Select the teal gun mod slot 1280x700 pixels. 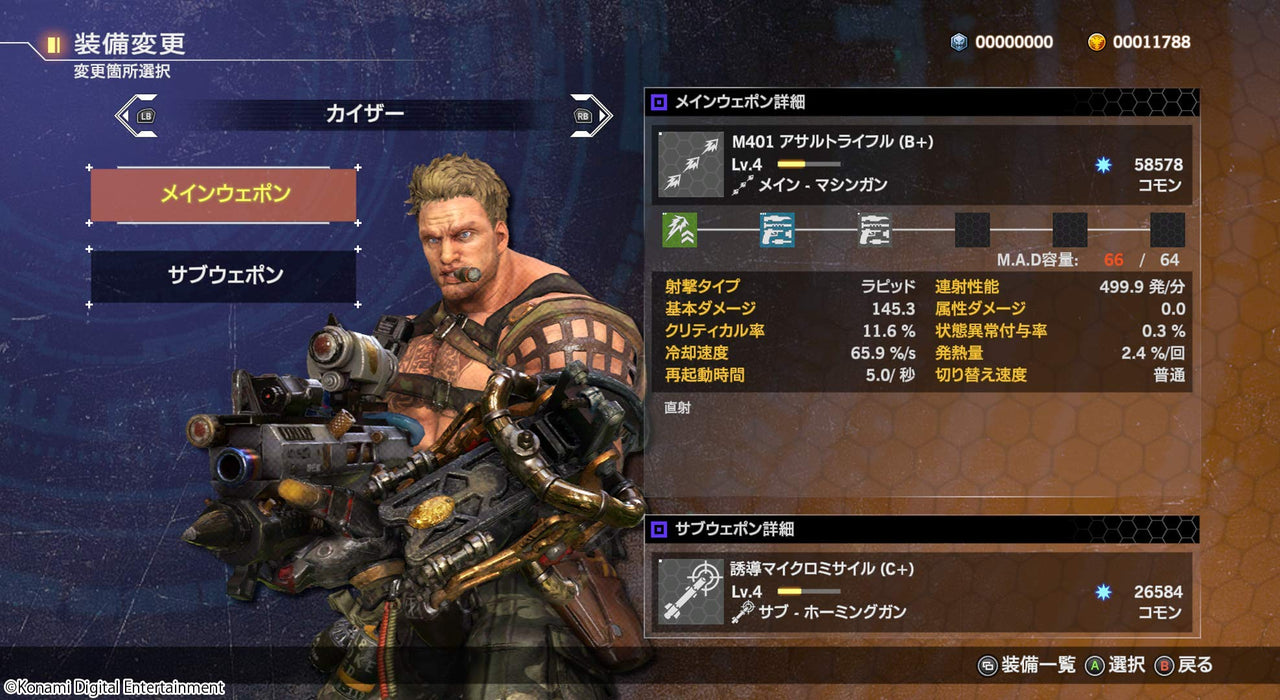pyautogui.click(x=777, y=230)
